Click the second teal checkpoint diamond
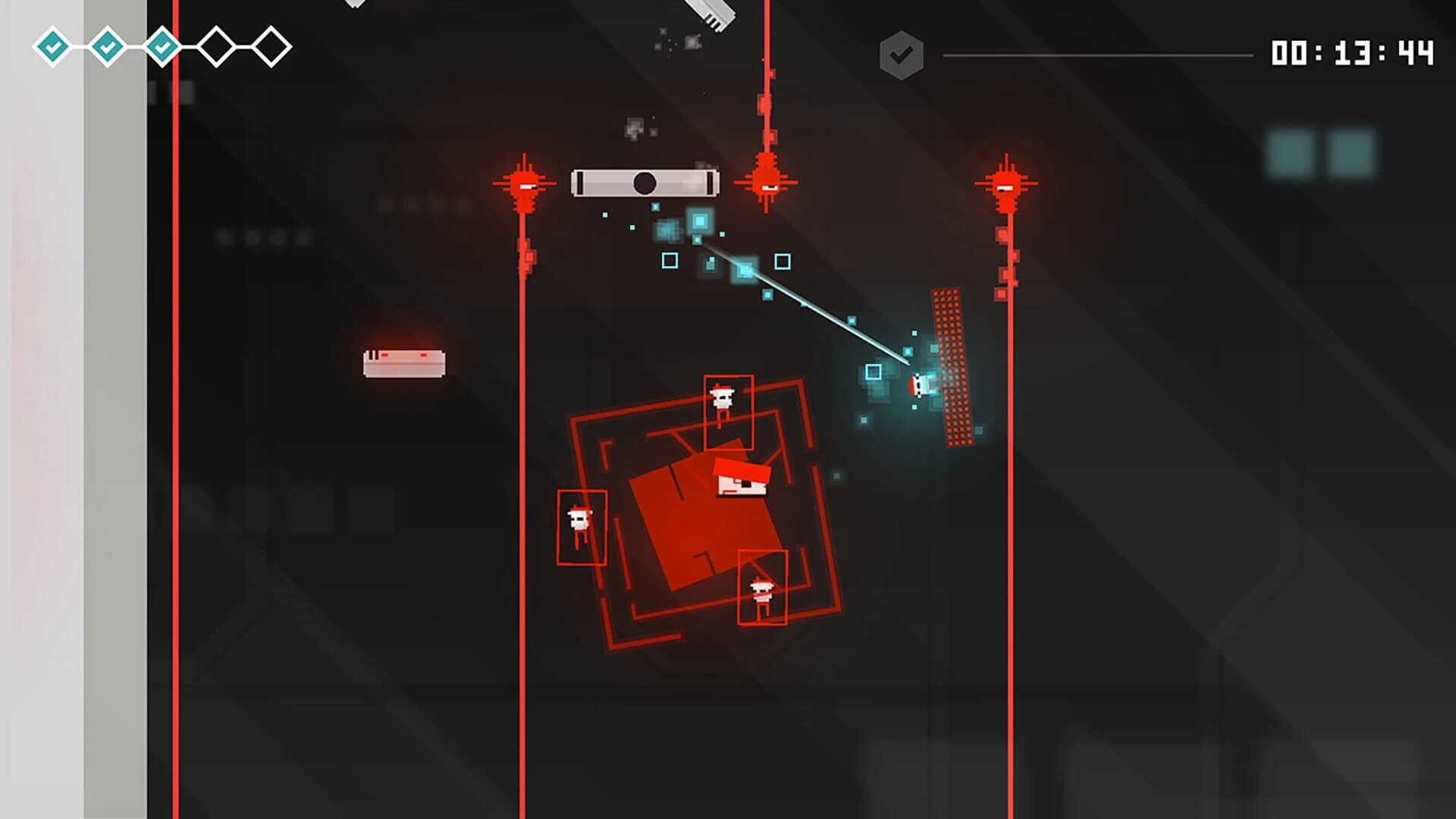1456x819 pixels. coord(106,45)
